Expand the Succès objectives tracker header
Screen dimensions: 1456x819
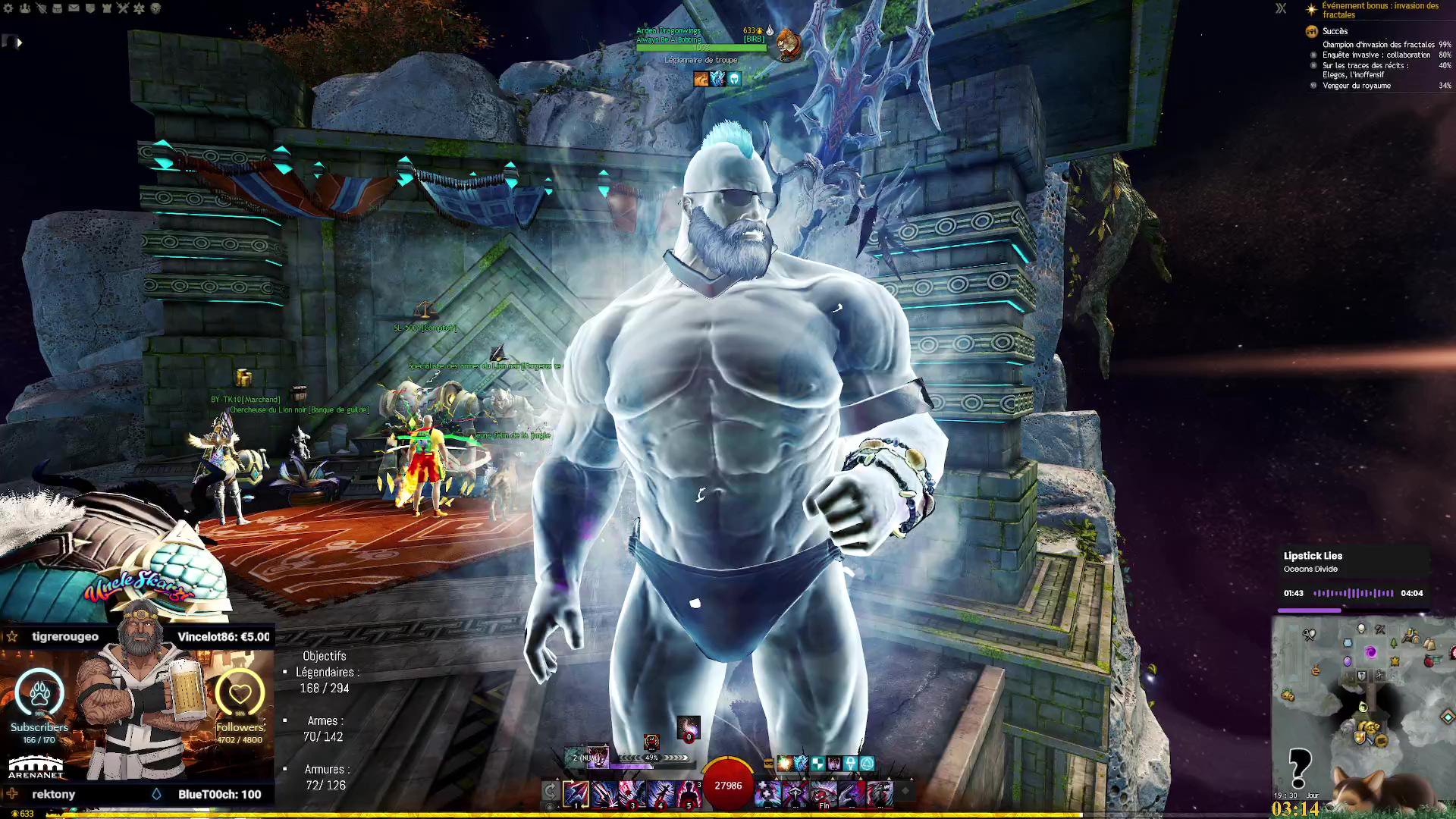1335,31
